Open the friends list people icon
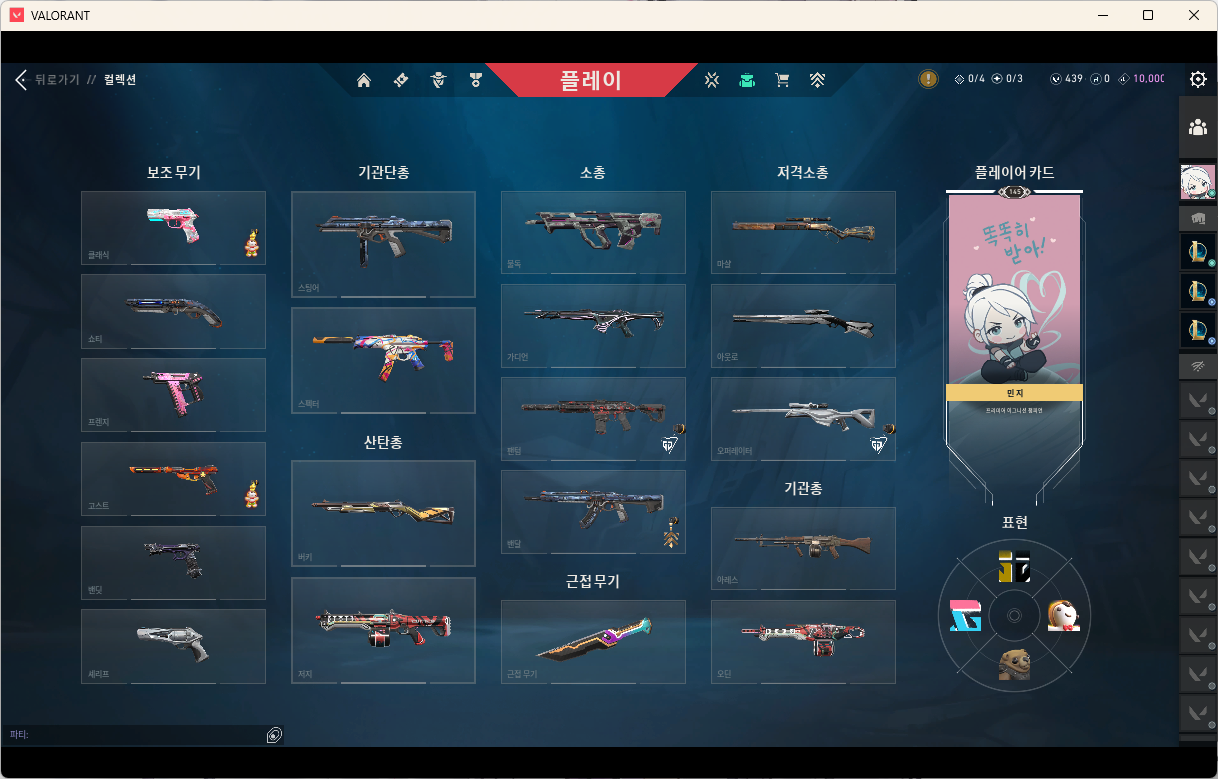 coord(1197,127)
